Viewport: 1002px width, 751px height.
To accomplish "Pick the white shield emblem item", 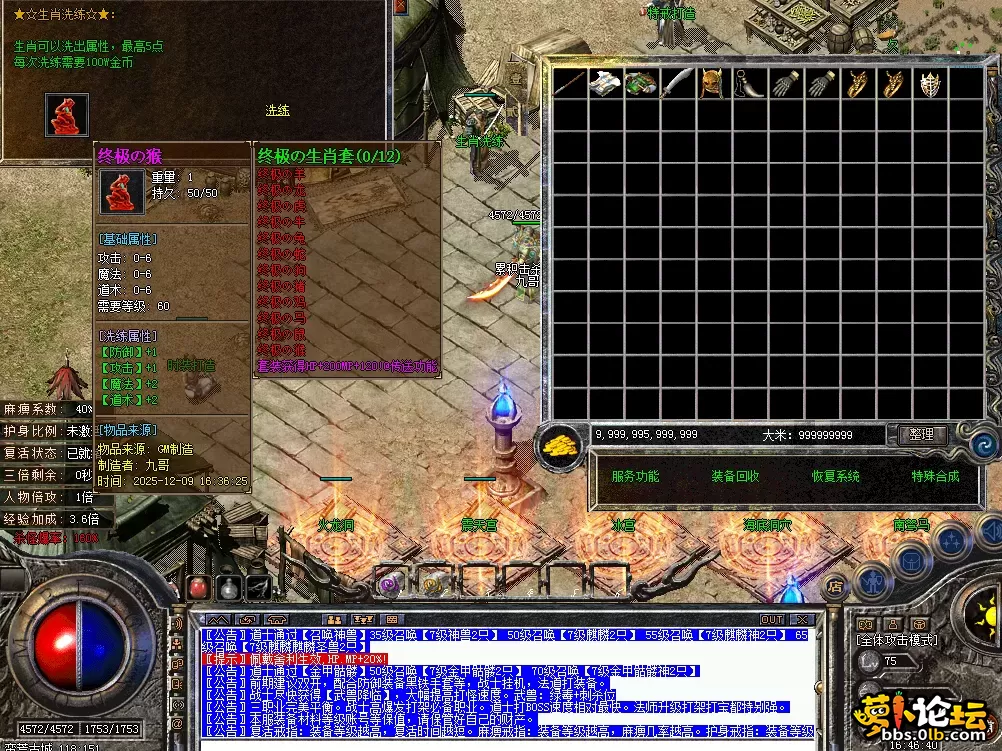I will tap(930, 84).
